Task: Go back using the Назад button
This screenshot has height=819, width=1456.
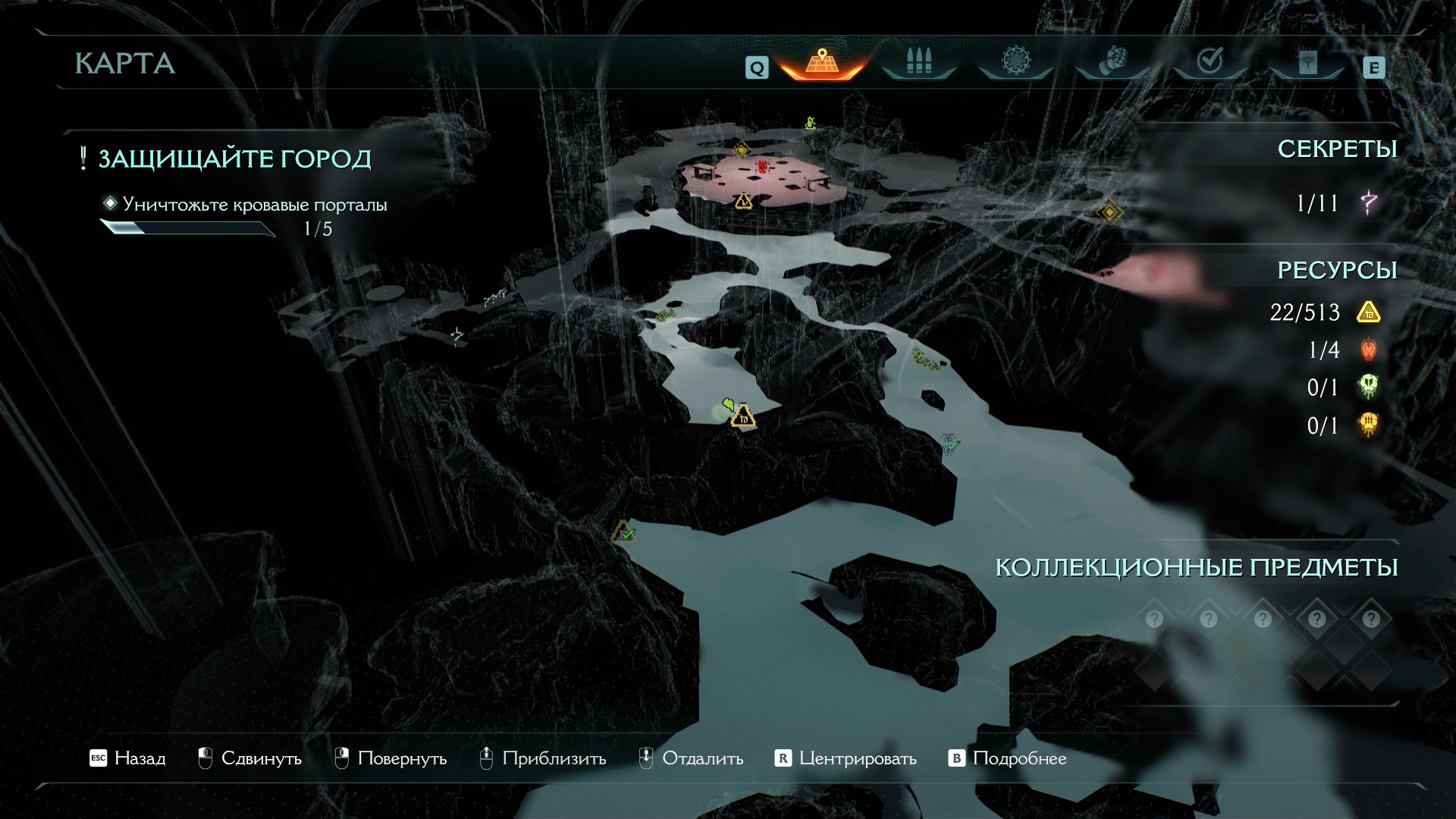Action: [127, 758]
